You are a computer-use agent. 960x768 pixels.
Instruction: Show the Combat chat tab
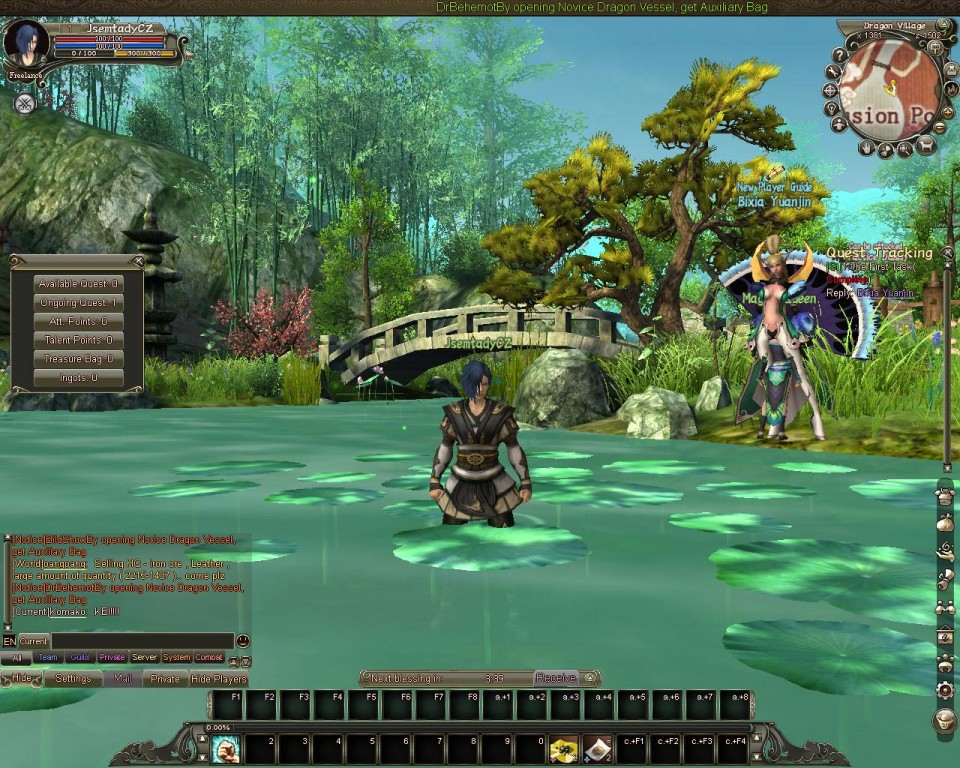point(209,658)
